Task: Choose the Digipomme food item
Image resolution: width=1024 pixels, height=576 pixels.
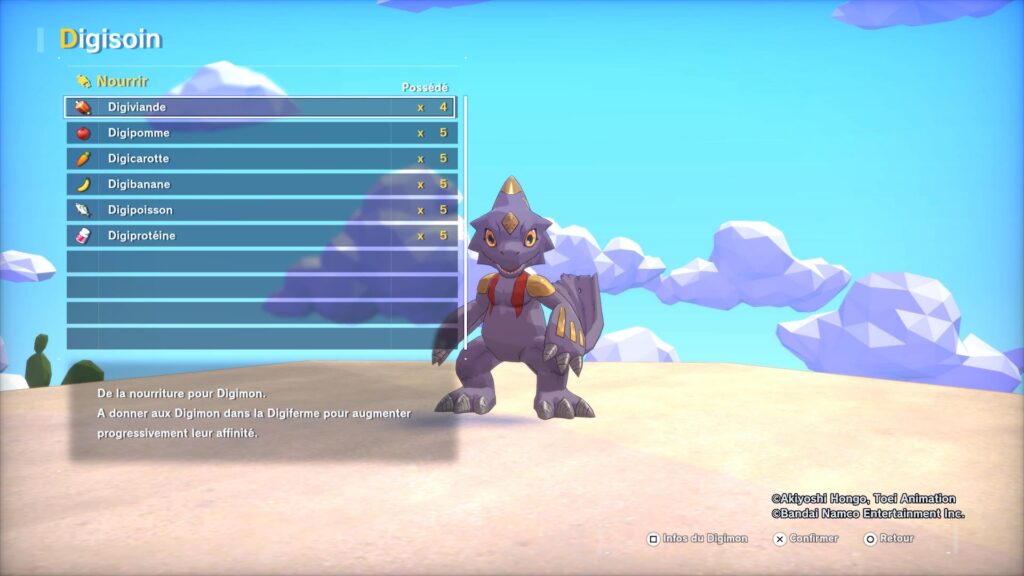Action: [x=260, y=133]
